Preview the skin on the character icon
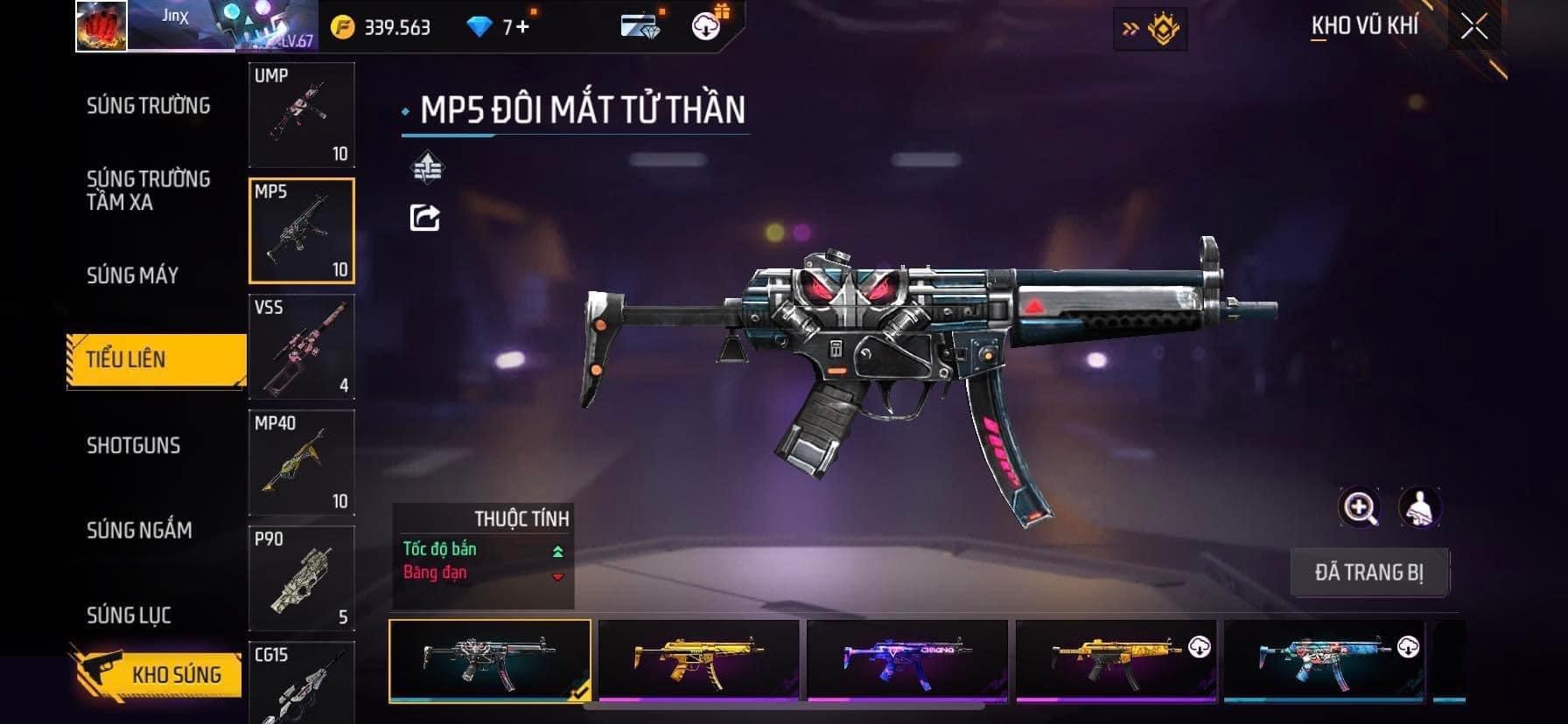 pyautogui.click(x=1419, y=507)
